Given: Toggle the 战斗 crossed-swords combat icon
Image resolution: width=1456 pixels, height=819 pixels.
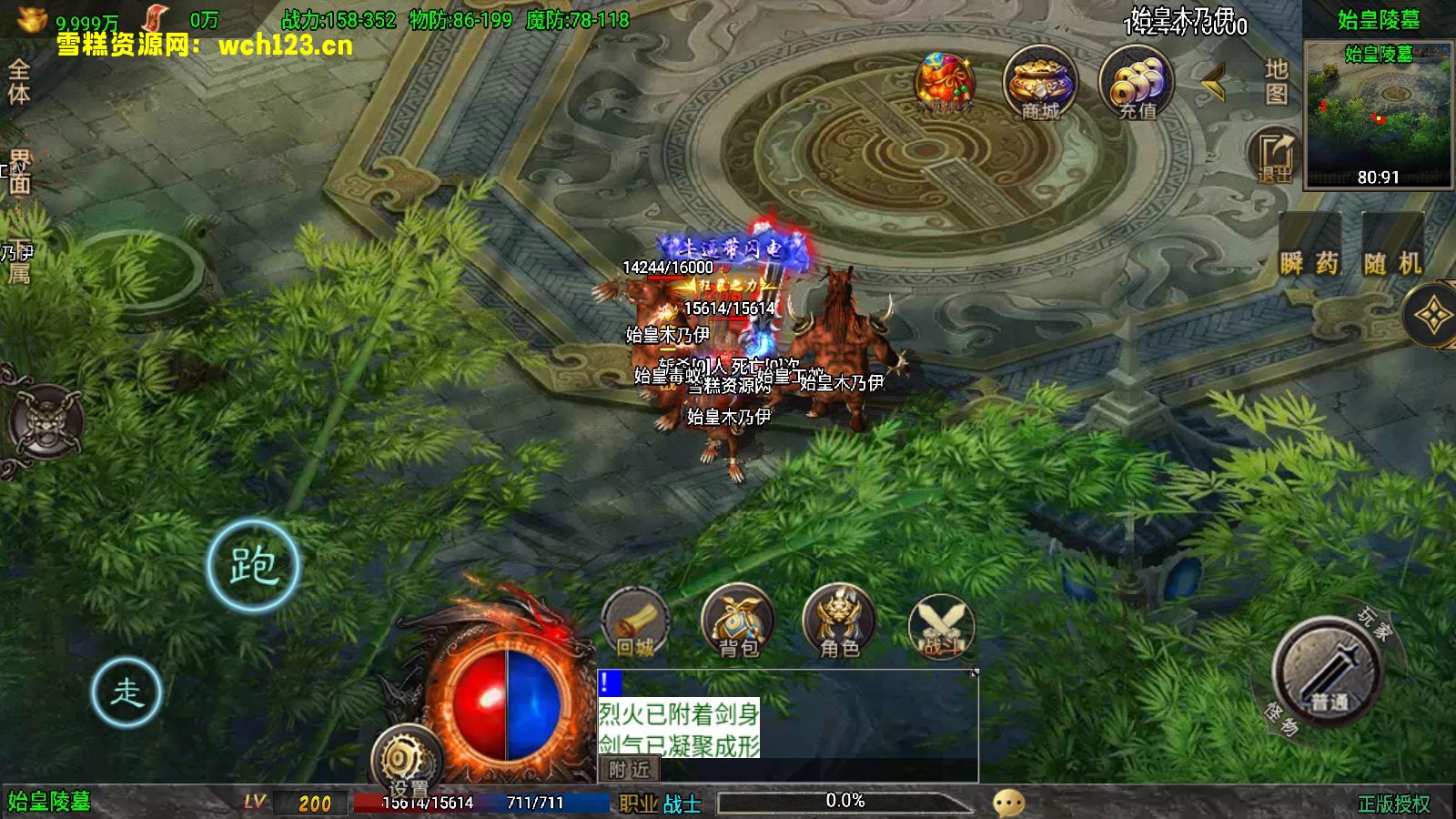Looking at the screenshot, I should (941, 625).
